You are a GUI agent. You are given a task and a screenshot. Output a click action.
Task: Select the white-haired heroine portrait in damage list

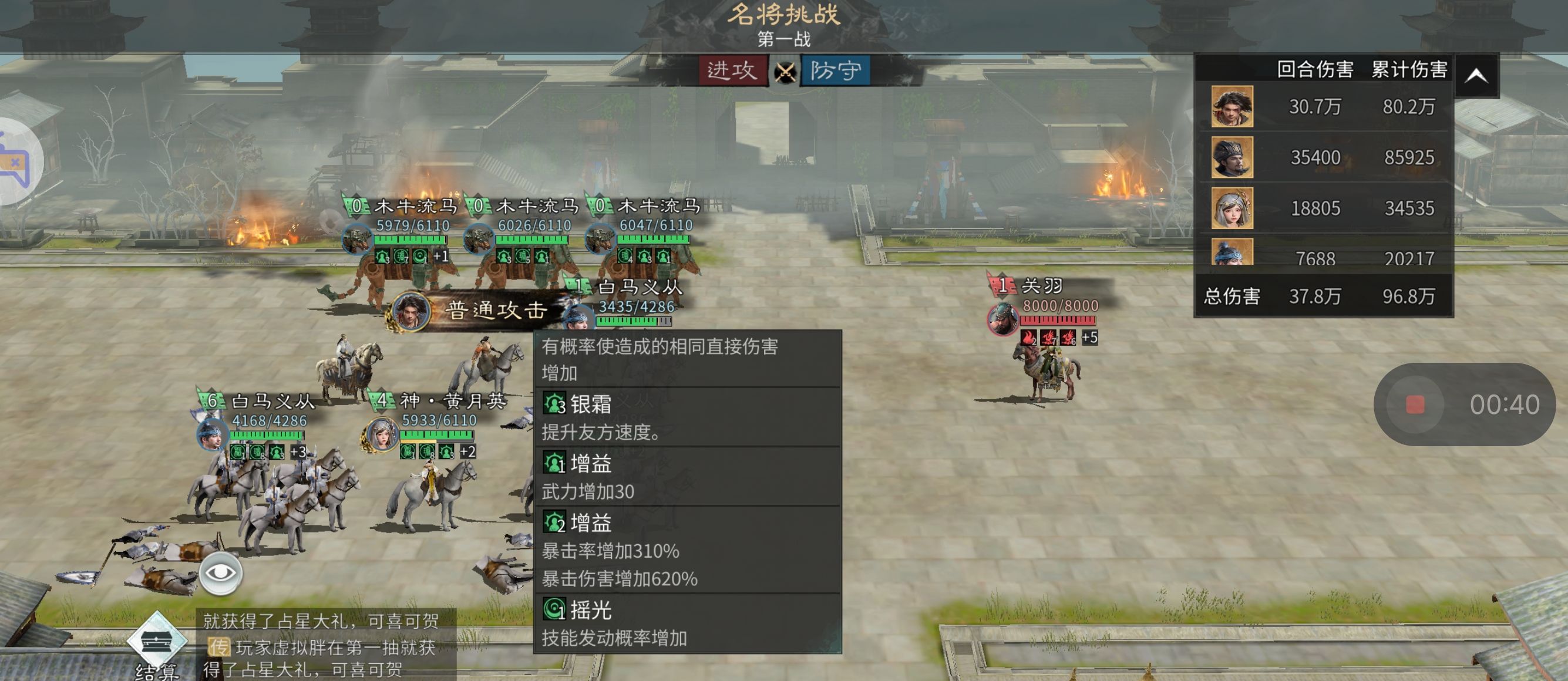click(x=1231, y=208)
